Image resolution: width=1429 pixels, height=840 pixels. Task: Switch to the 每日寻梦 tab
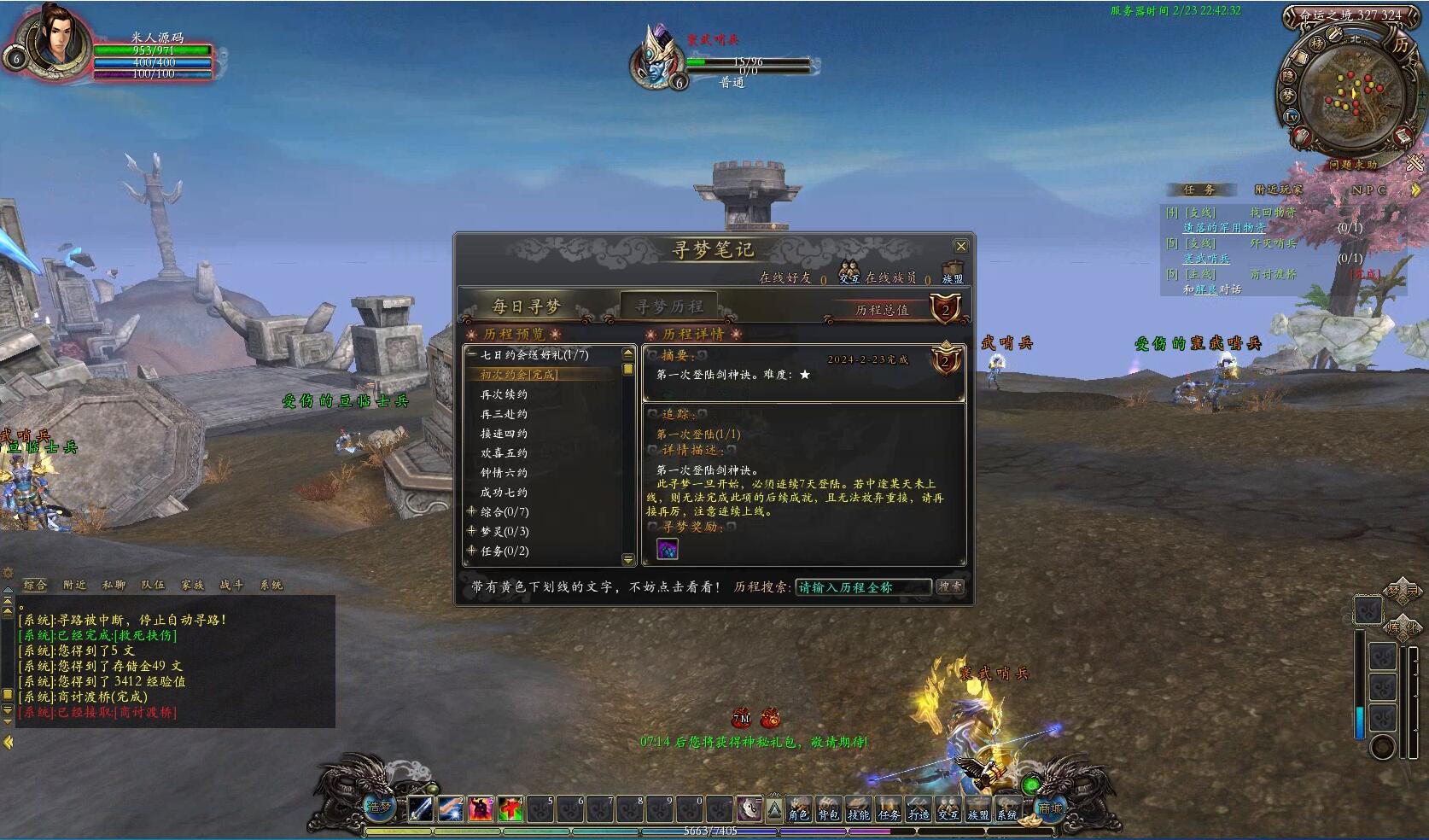coord(526,306)
